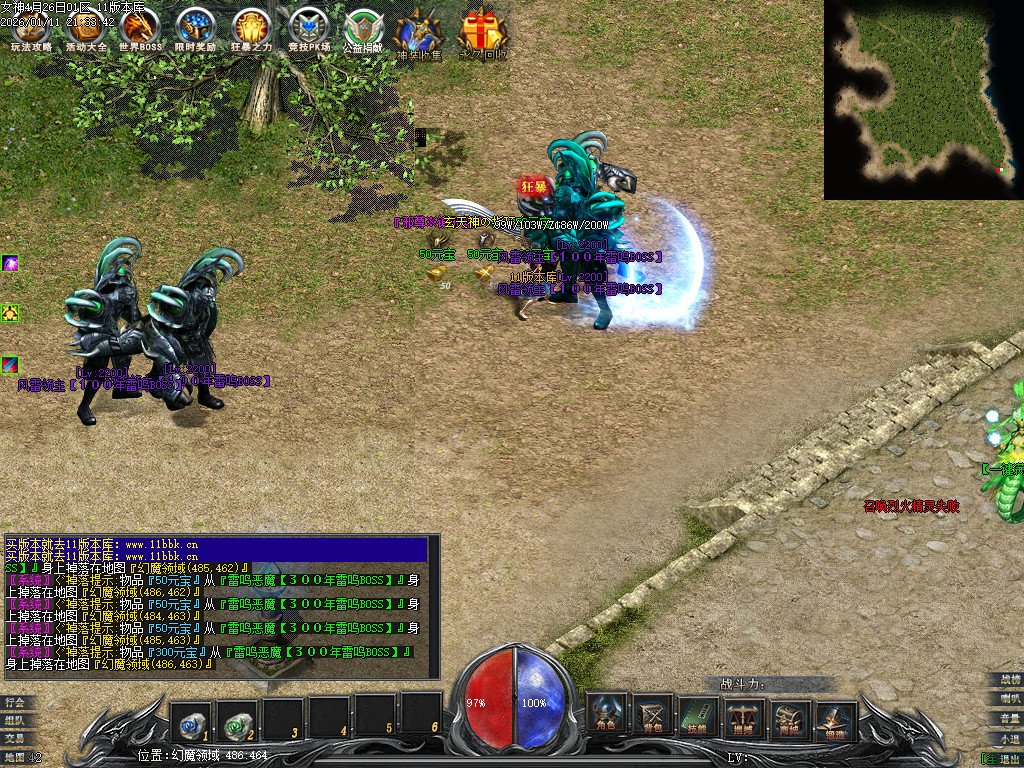Open the 活动大全 events list
The height and width of the screenshot is (768, 1024).
click(86, 29)
